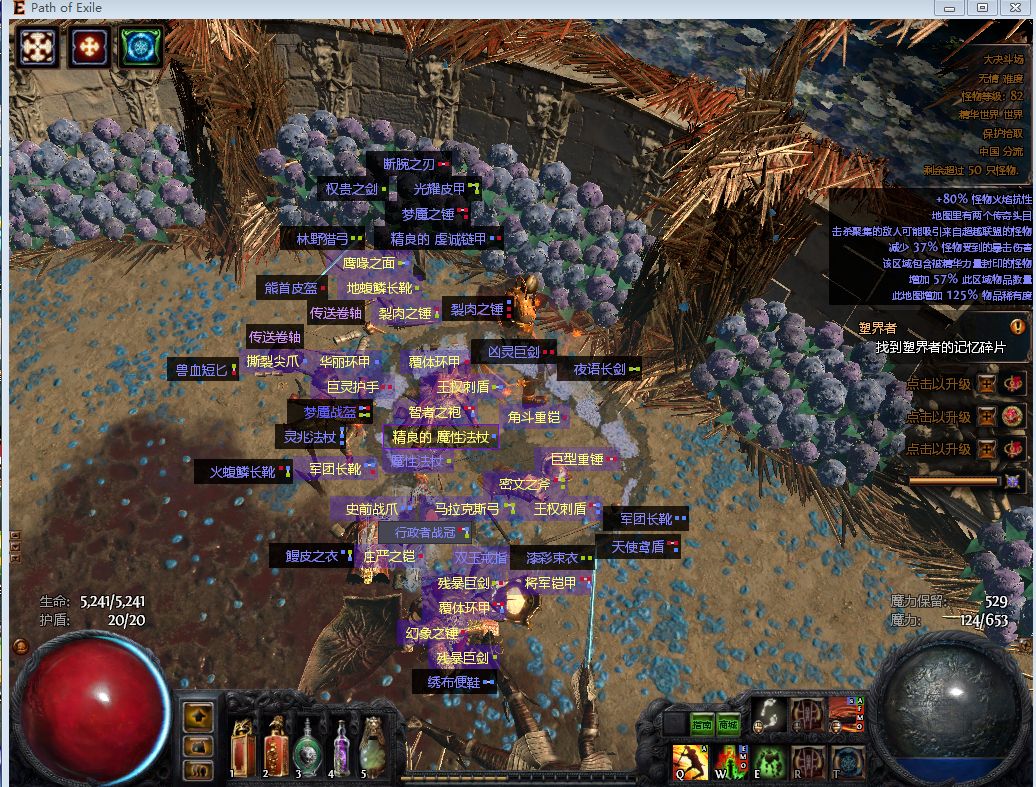Collect the 绣布便鞋 item label

click(454, 682)
